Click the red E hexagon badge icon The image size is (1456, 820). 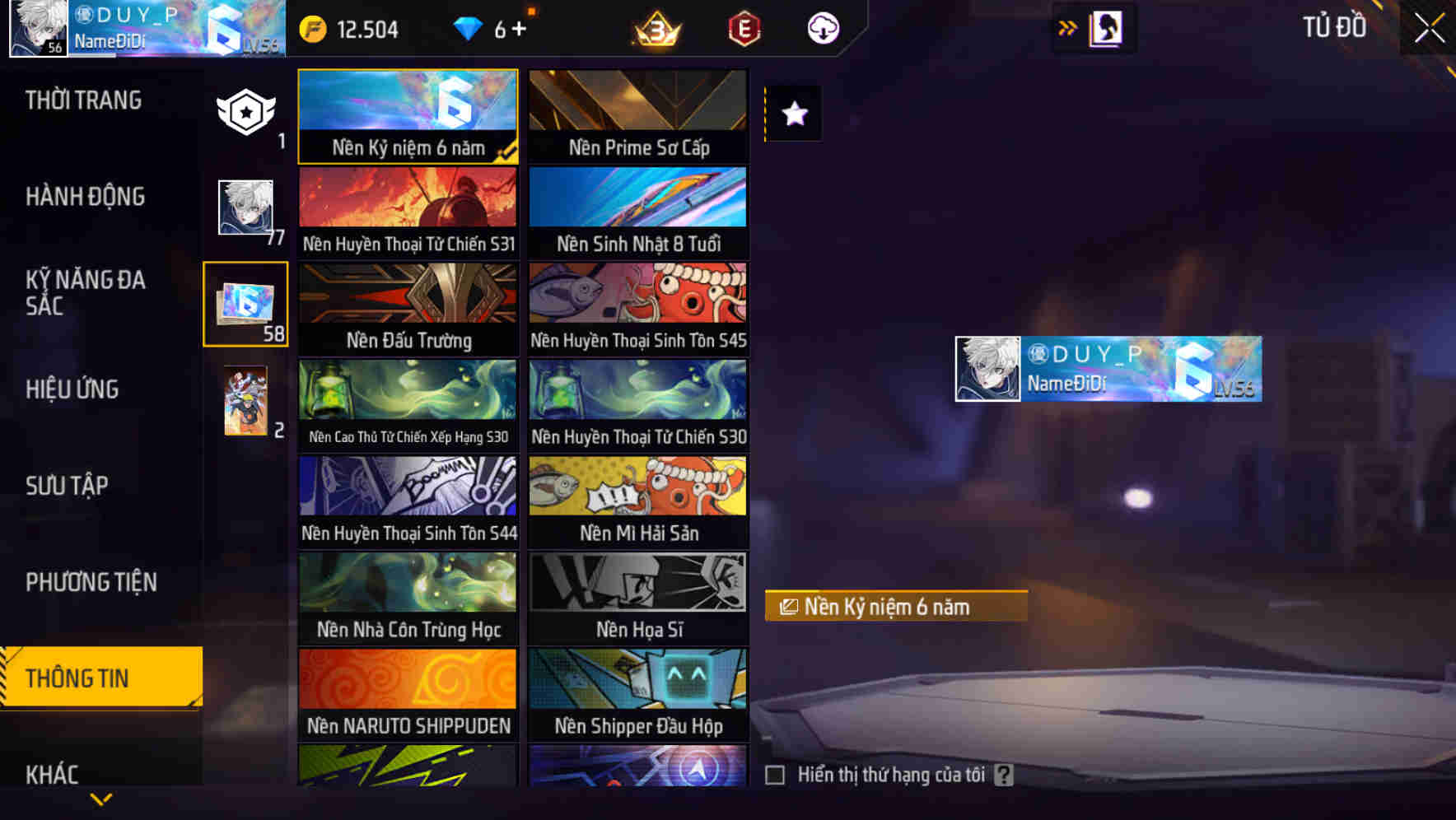click(x=740, y=29)
